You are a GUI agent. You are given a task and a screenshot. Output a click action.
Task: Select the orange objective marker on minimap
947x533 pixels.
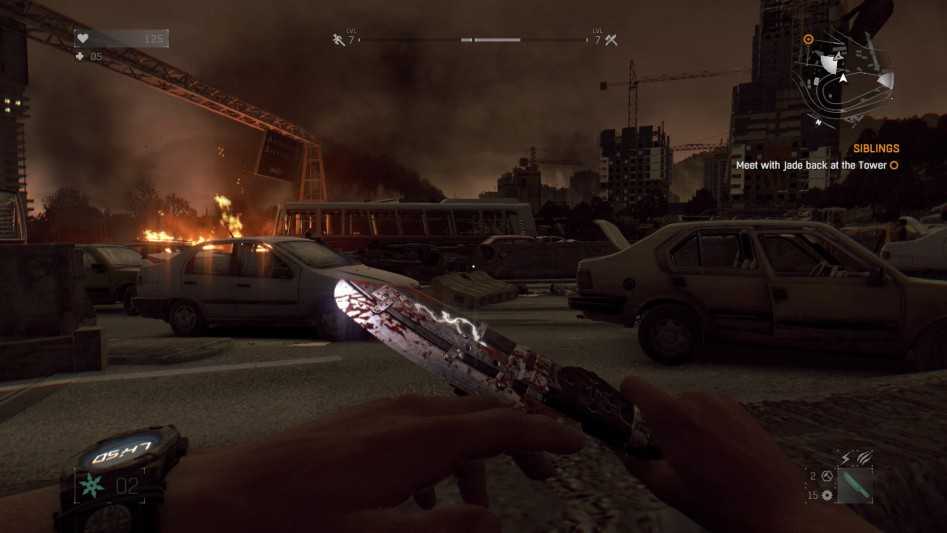(x=809, y=39)
